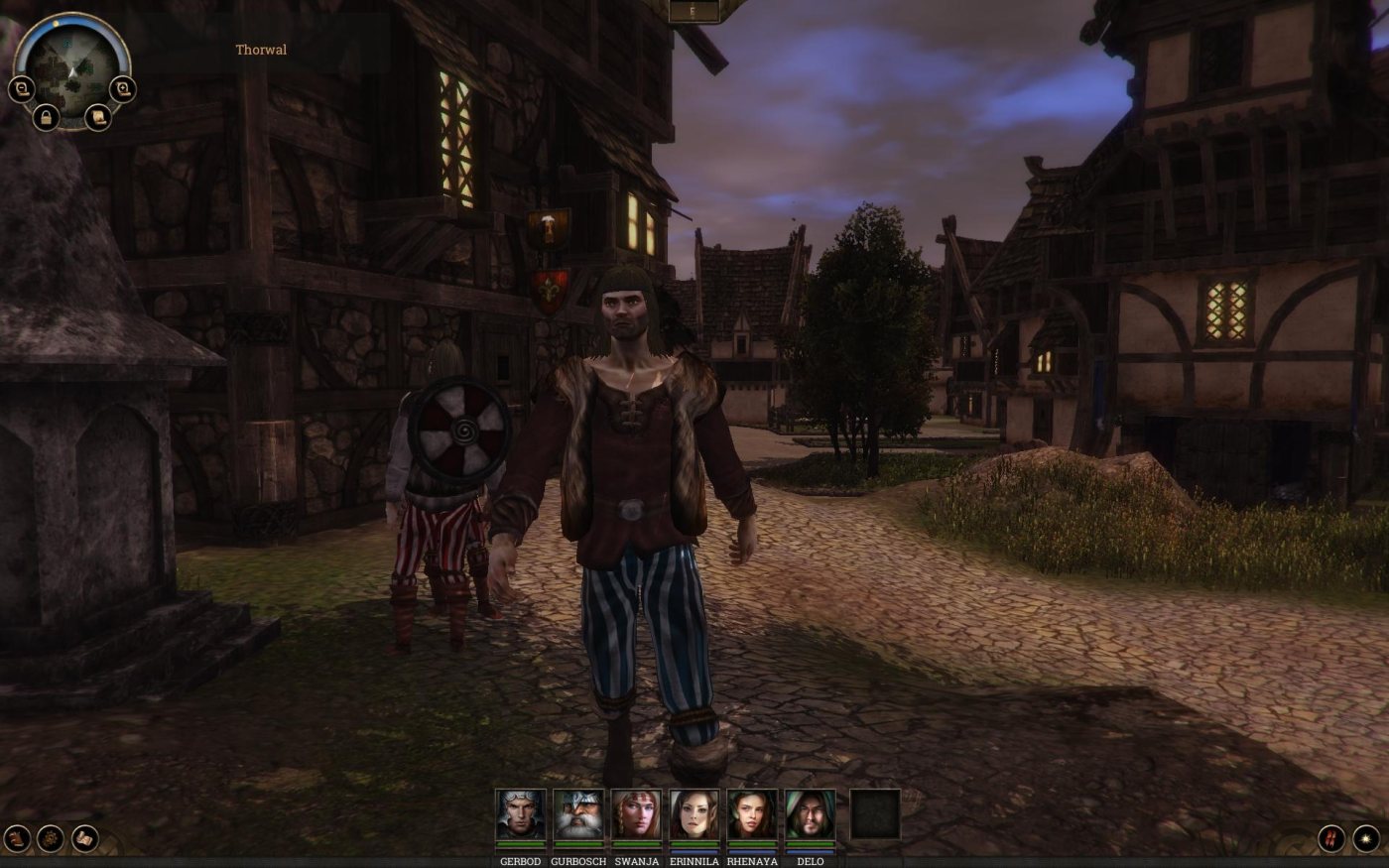Screen dimensions: 1389x868
Task: Pick Erinnila's party portrait
Action: click(694, 815)
